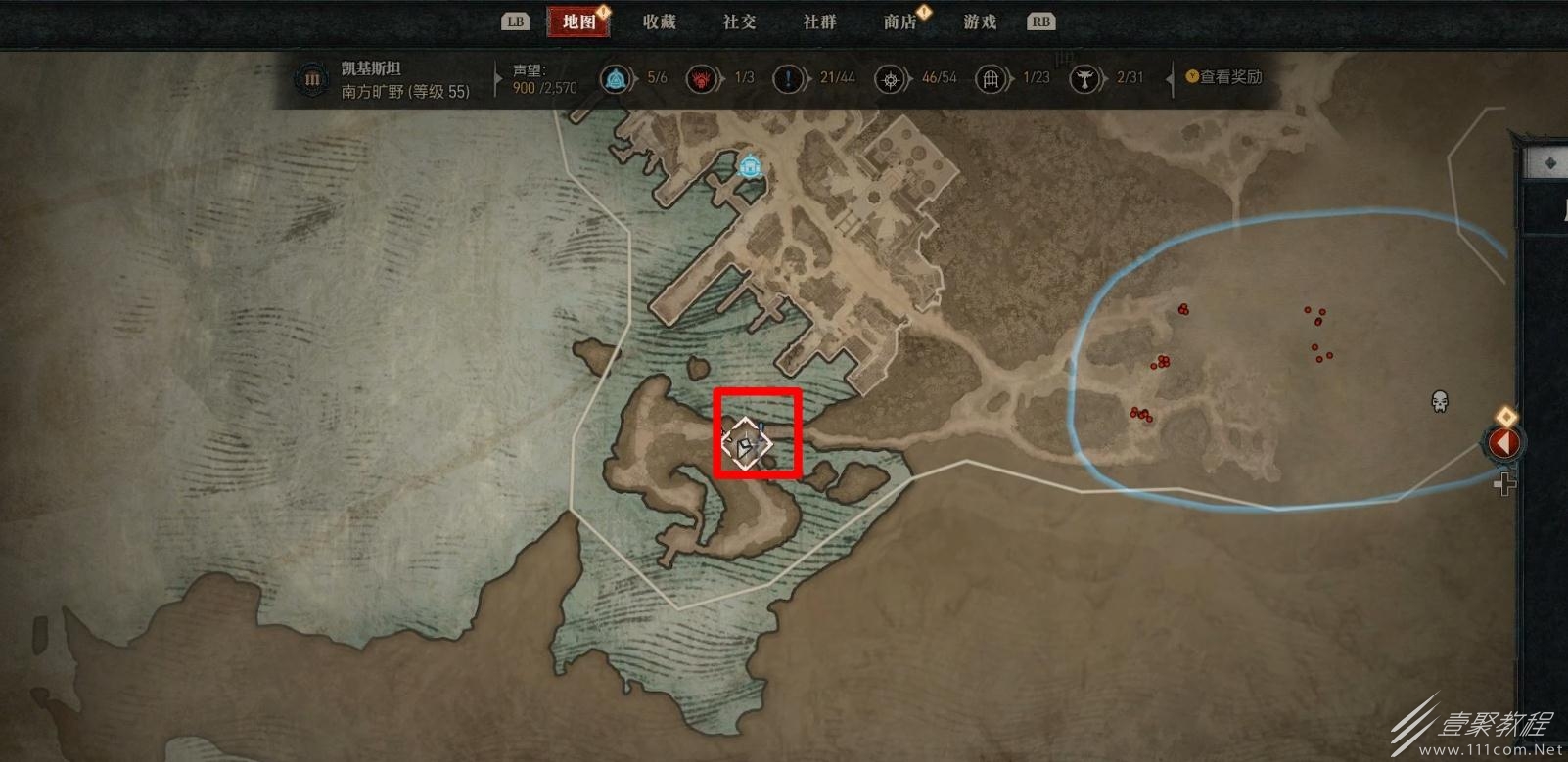Select the areas discovered compass icon
1568x762 pixels.
890,78
